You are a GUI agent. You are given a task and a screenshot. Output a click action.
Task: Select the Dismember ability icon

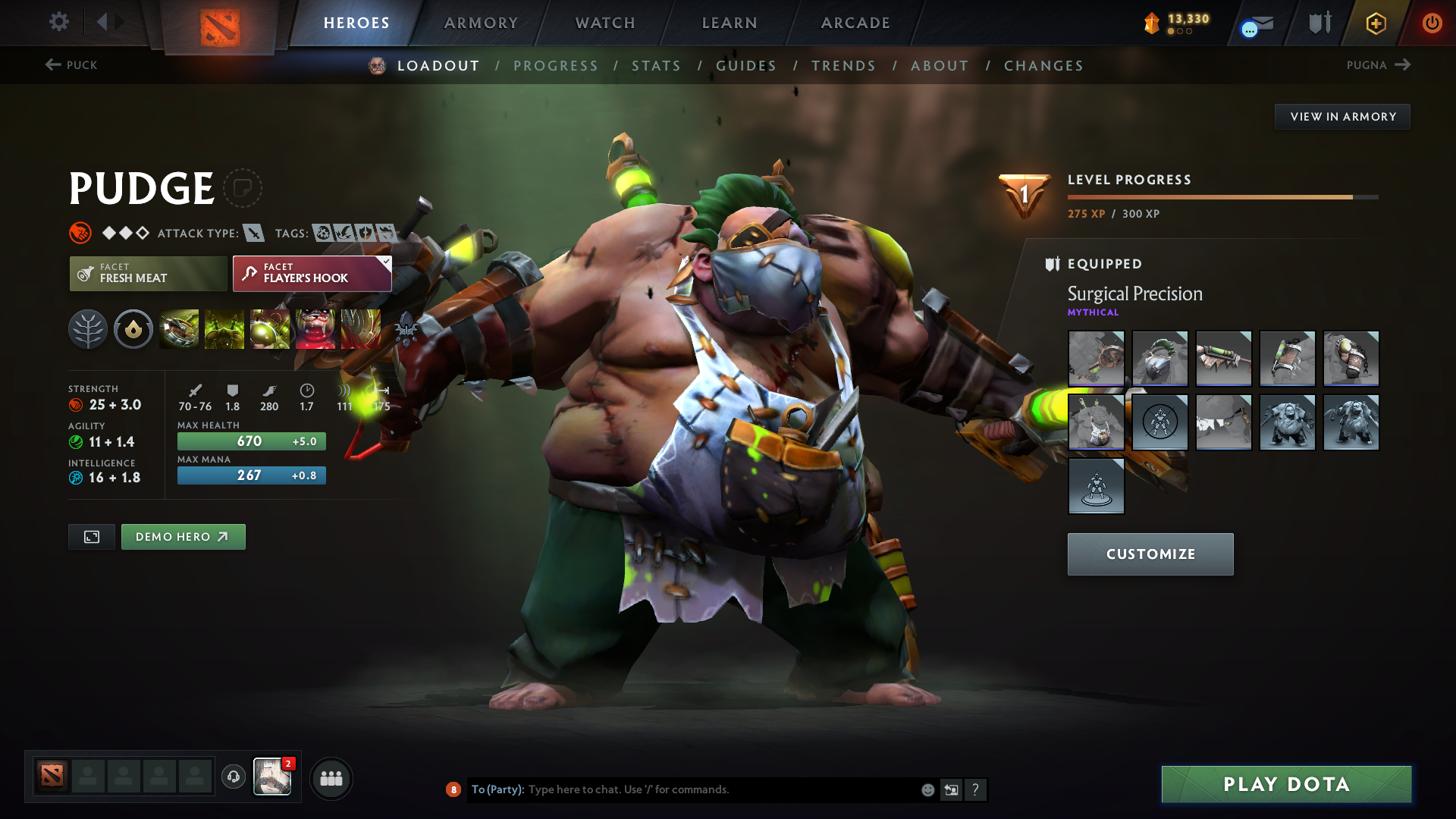point(315,329)
